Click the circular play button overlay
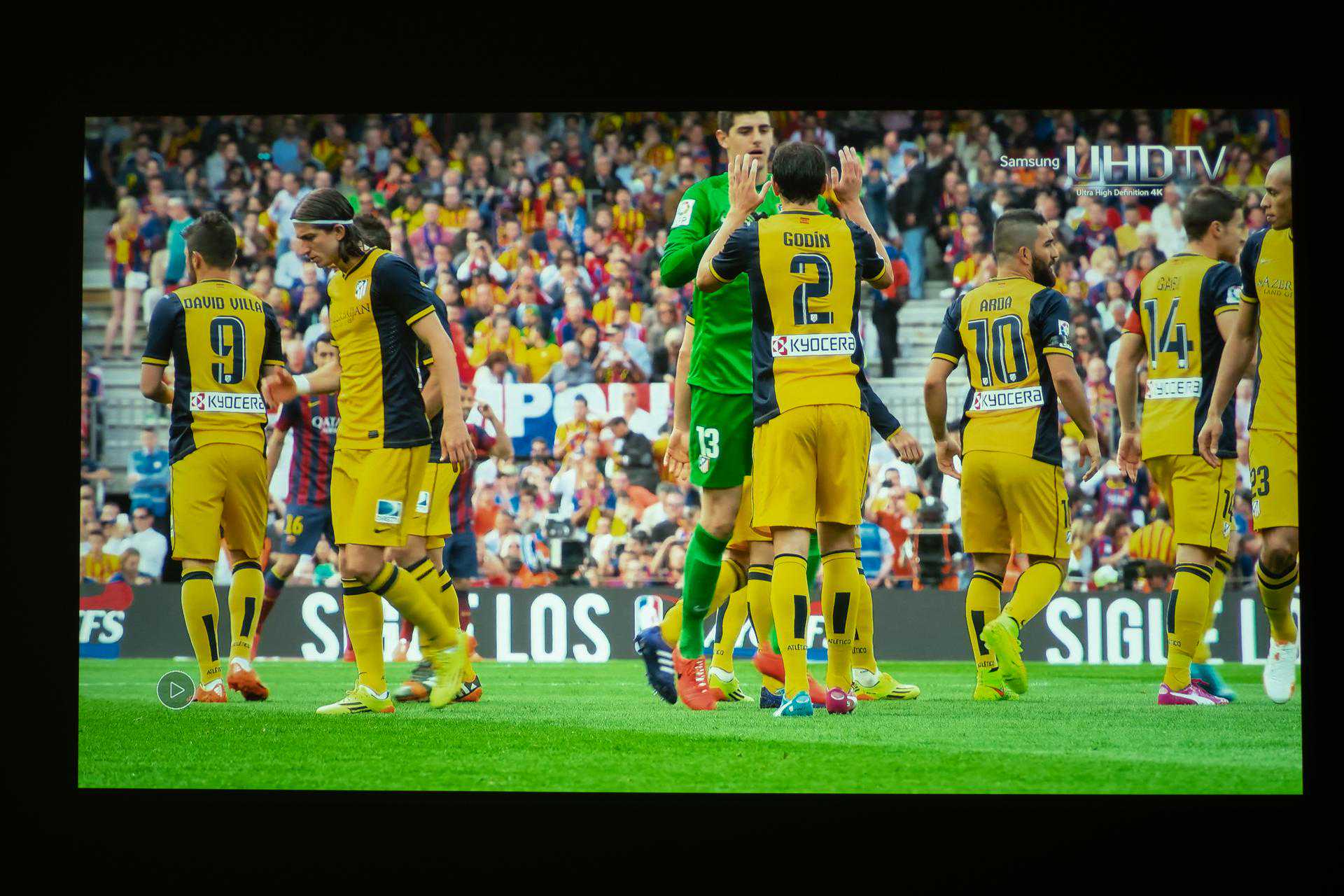Screen dimensions: 1344x896 (176, 689)
